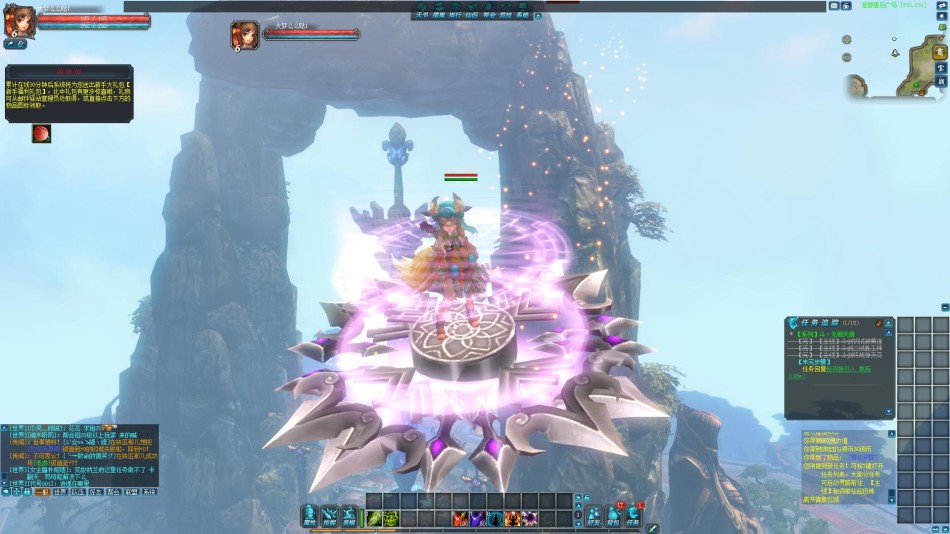
Task: Select the player portrait in top-left
Action: click(x=17, y=22)
